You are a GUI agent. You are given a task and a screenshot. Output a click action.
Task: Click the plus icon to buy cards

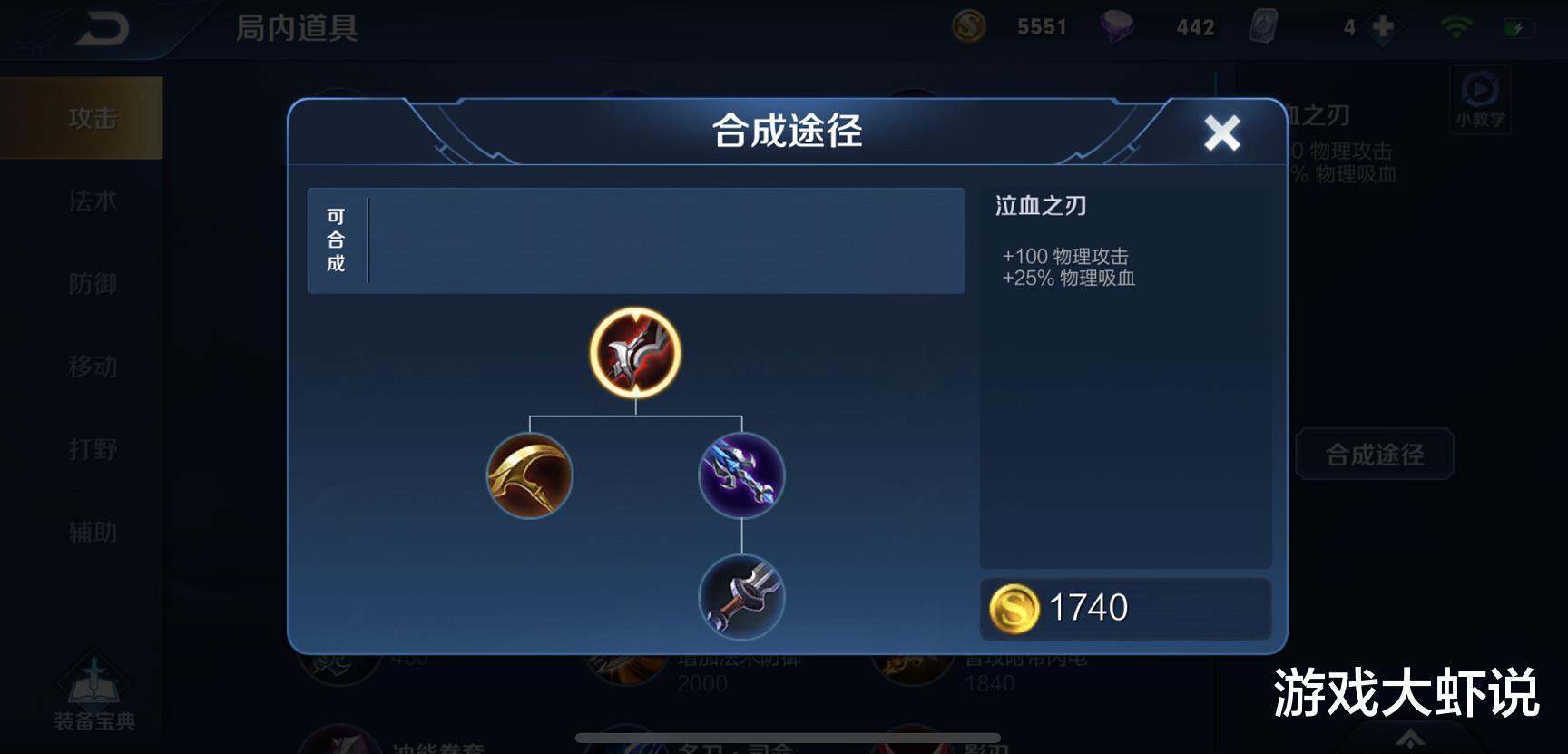pos(1383,26)
